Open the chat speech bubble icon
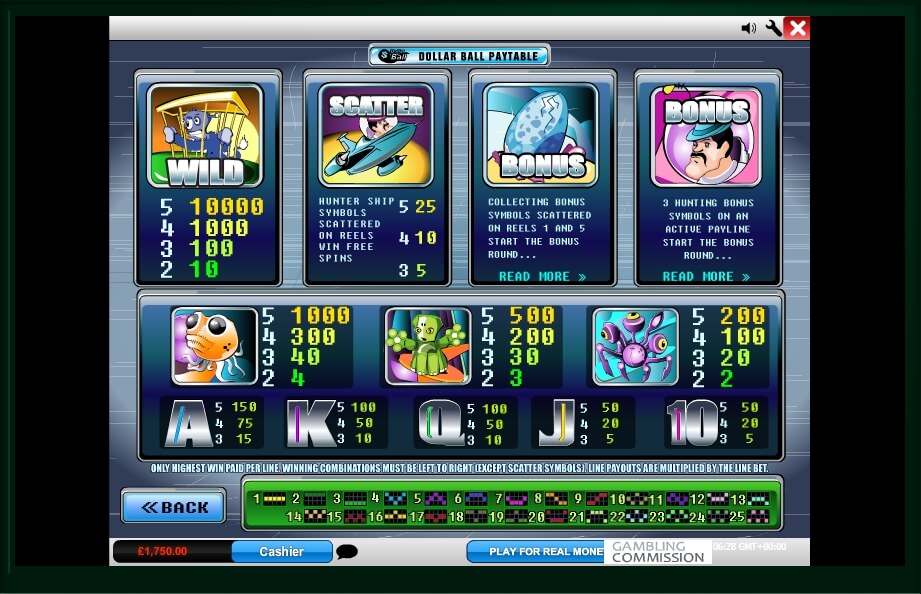The width and height of the screenshot is (921, 594). coord(347,552)
